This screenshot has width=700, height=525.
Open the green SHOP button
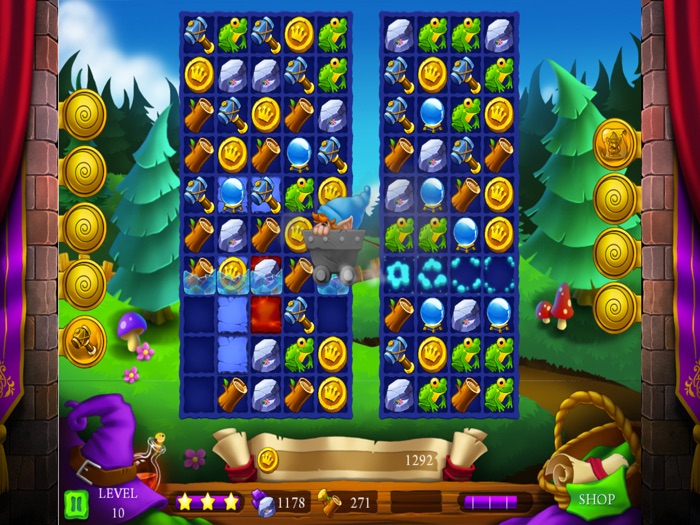(597, 499)
